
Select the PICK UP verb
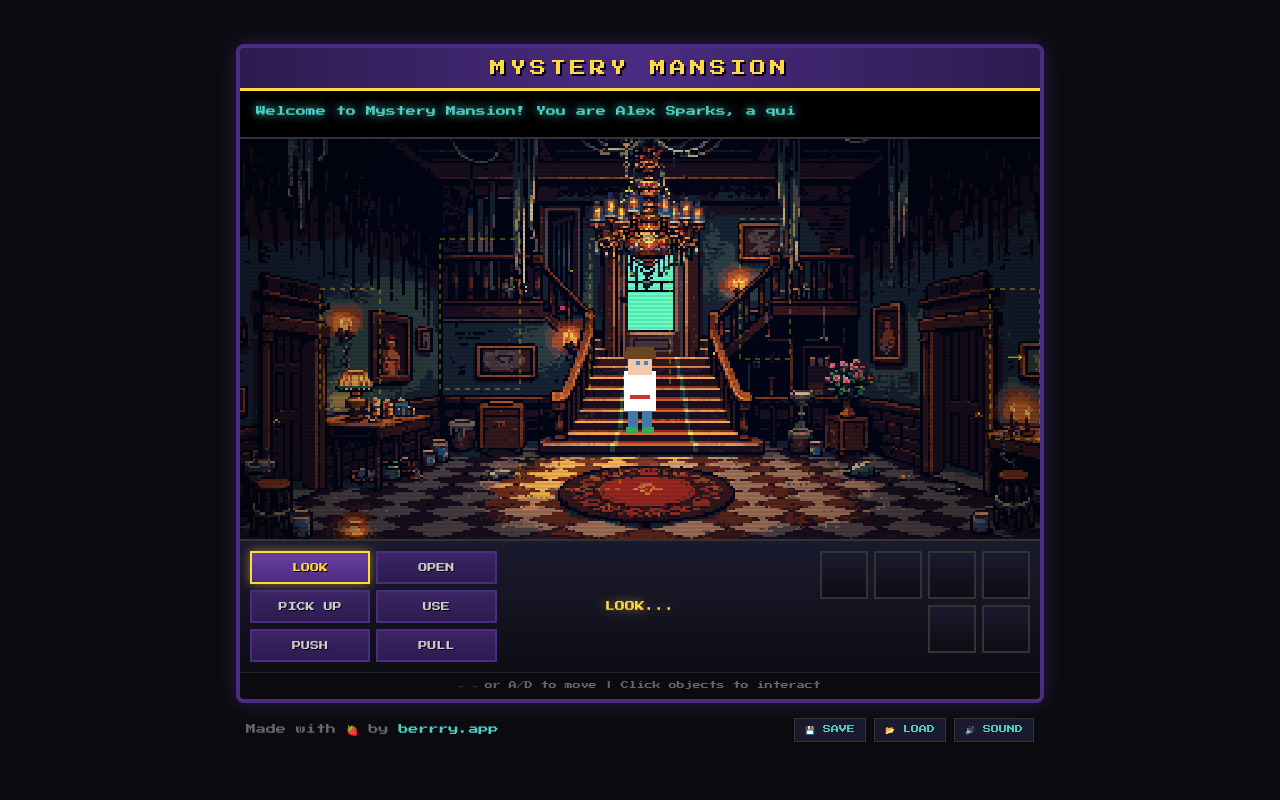pos(309,606)
